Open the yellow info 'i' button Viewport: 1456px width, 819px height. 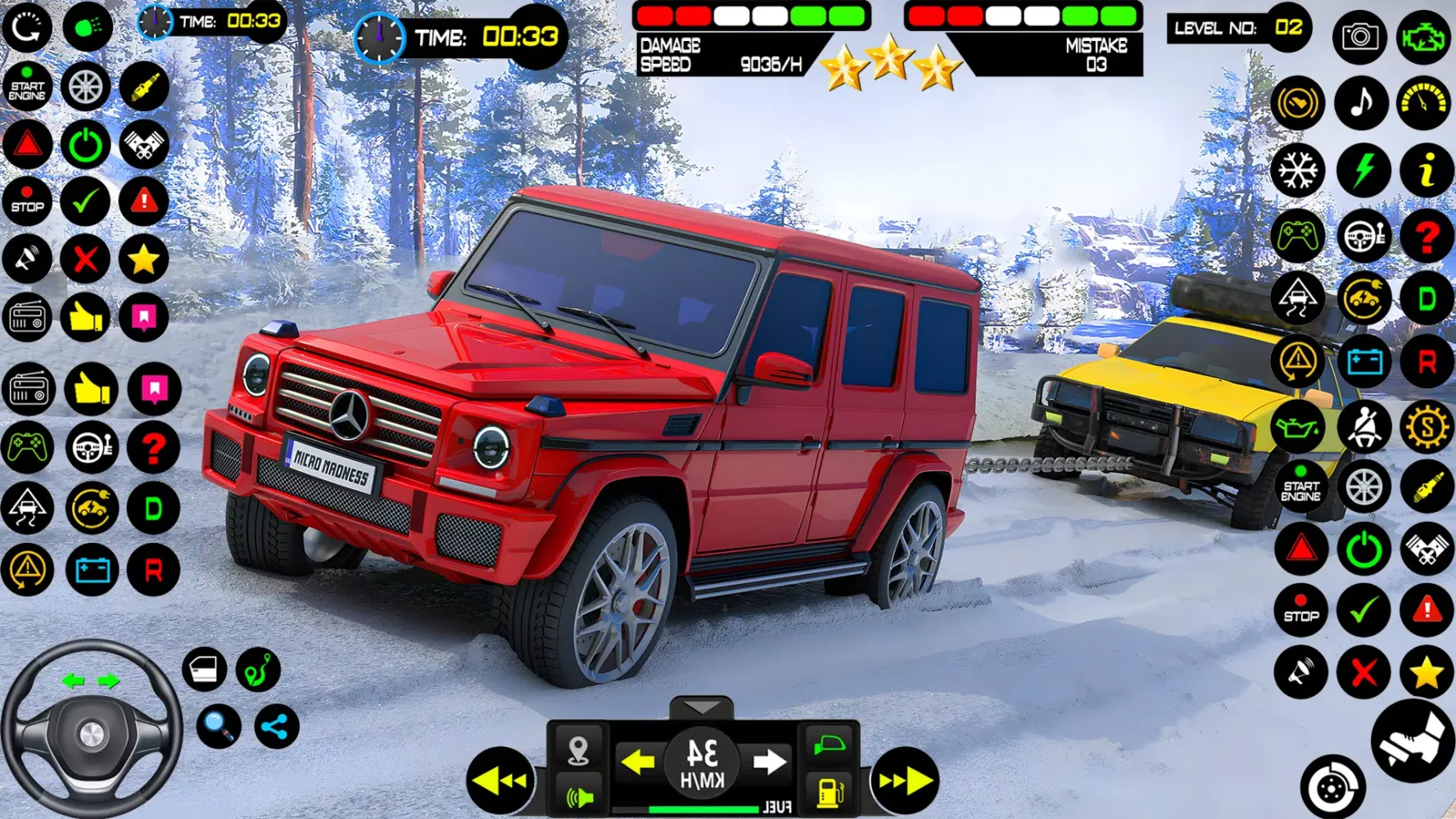(1426, 171)
